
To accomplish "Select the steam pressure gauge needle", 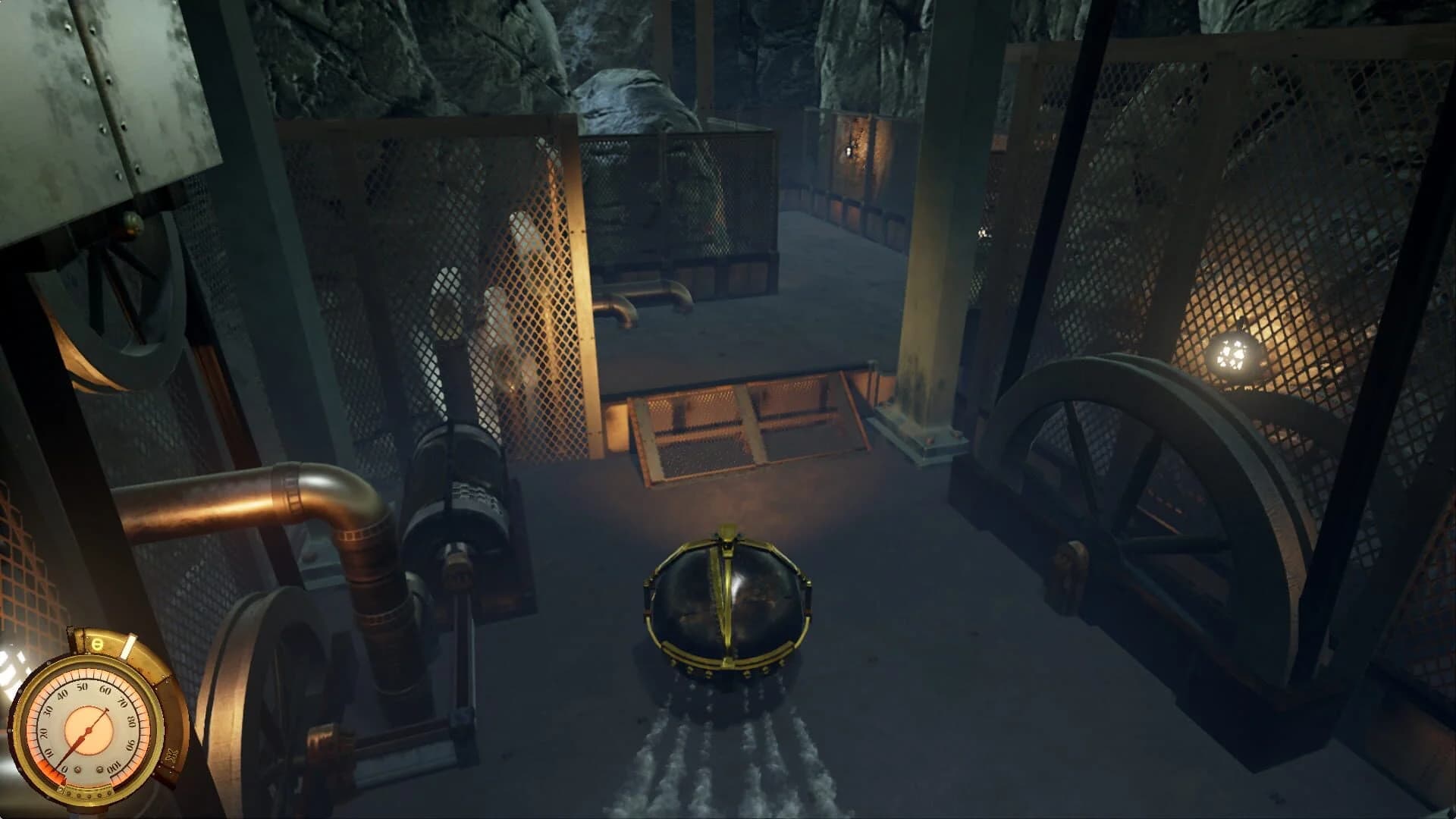I will tap(83, 736).
